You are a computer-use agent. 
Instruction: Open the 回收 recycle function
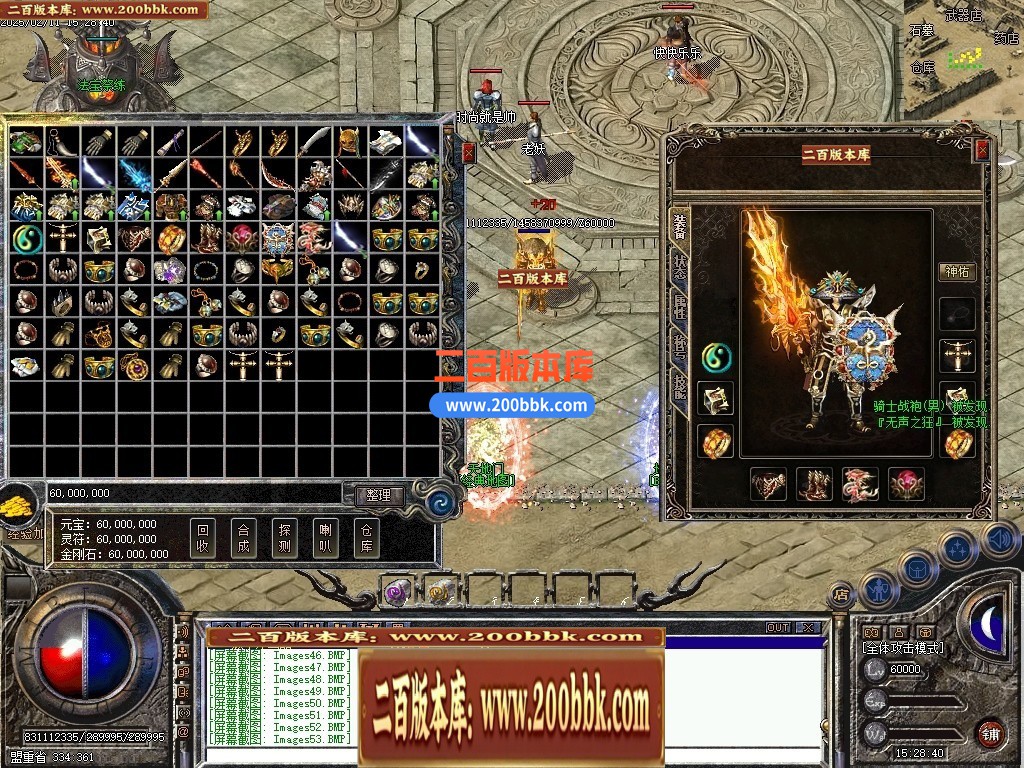pyautogui.click(x=203, y=539)
